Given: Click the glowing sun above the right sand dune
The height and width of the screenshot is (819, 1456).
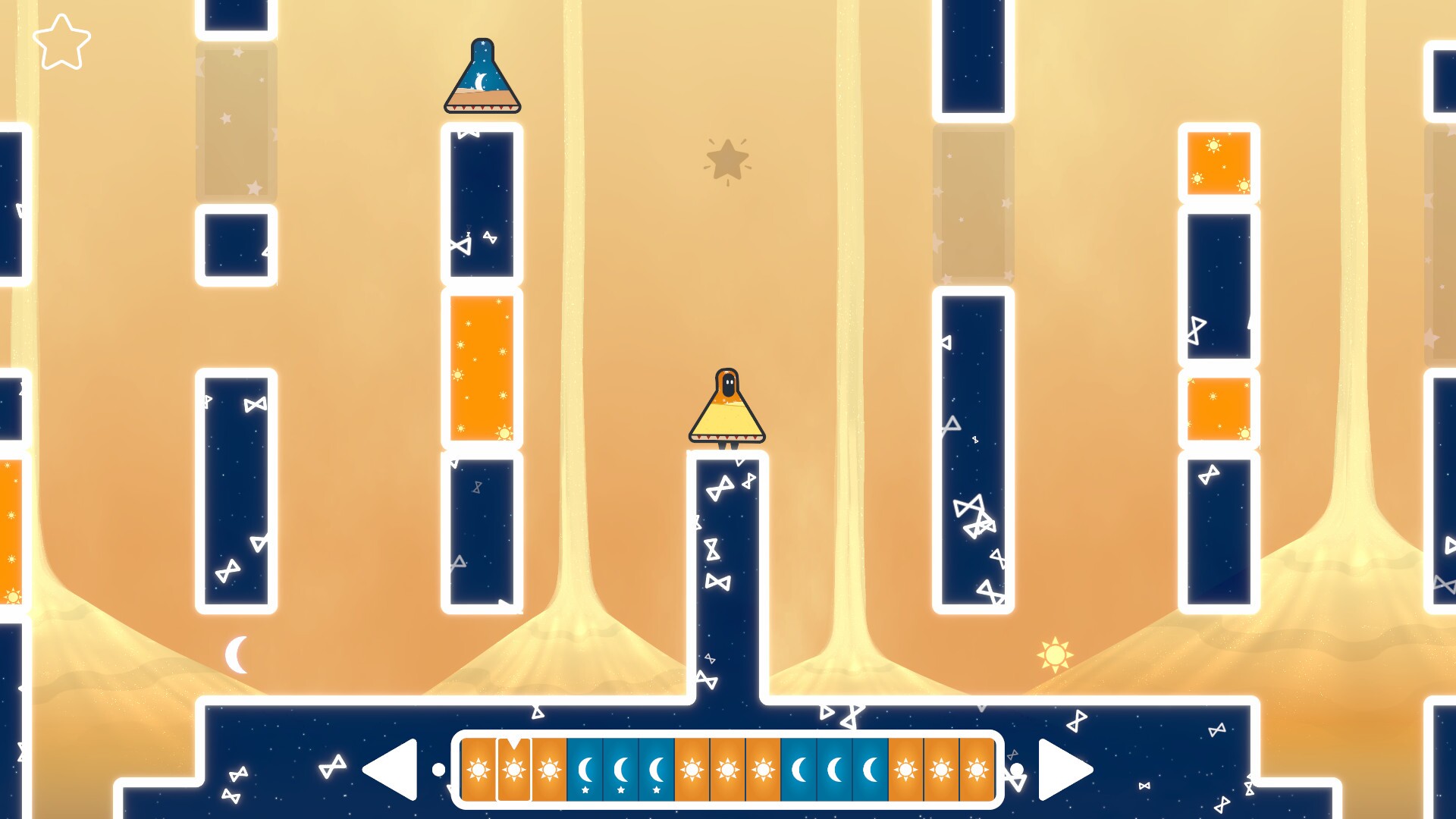Looking at the screenshot, I should (1056, 654).
